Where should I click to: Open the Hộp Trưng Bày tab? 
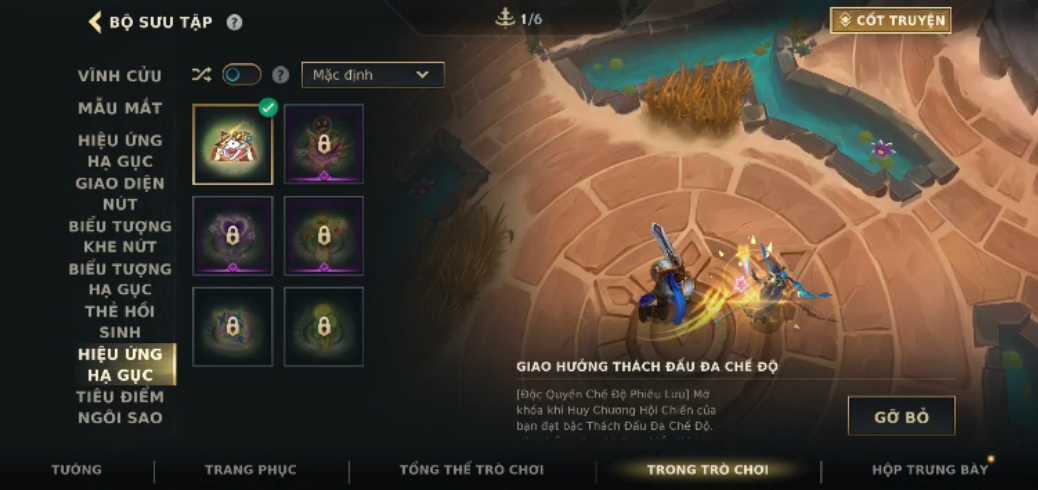tap(929, 469)
